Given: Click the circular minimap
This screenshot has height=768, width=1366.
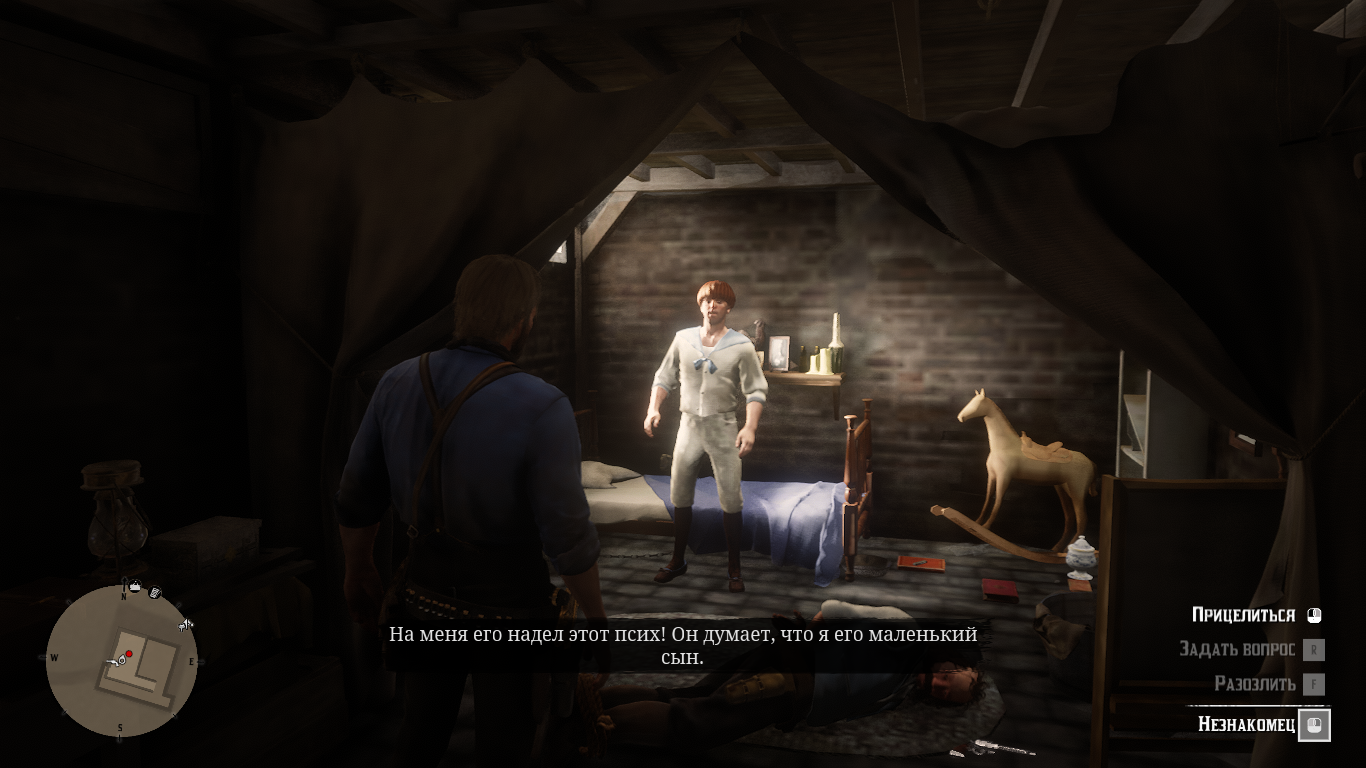Looking at the screenshot, I should (121, 661).
